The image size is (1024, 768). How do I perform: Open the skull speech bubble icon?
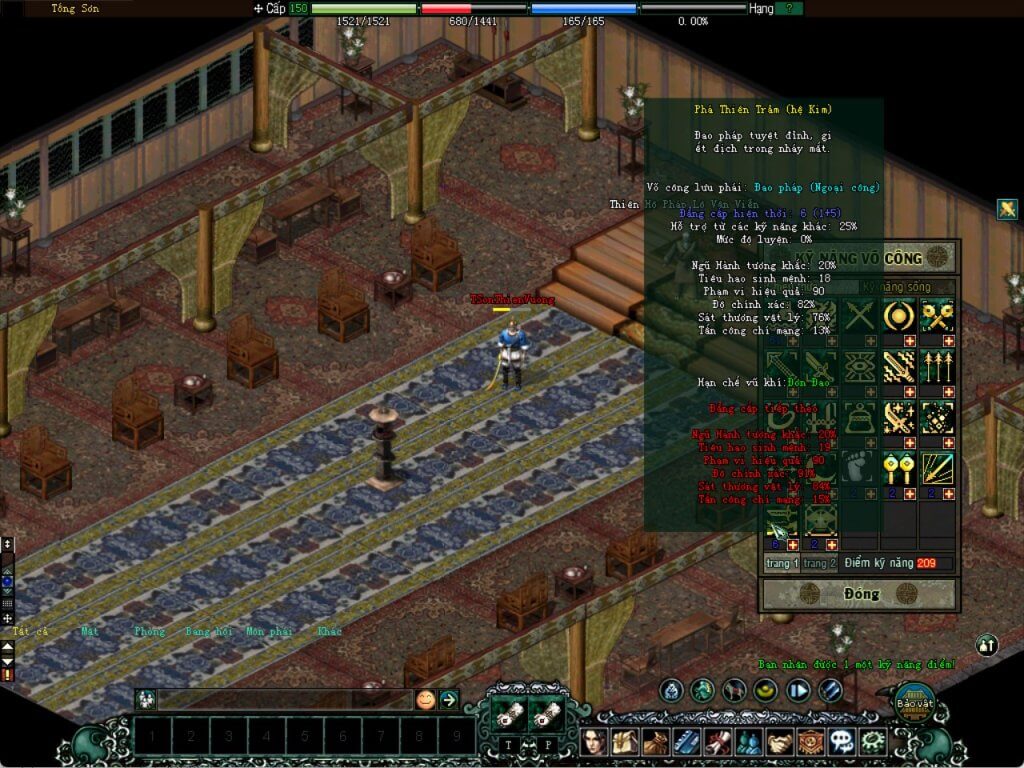842,742
